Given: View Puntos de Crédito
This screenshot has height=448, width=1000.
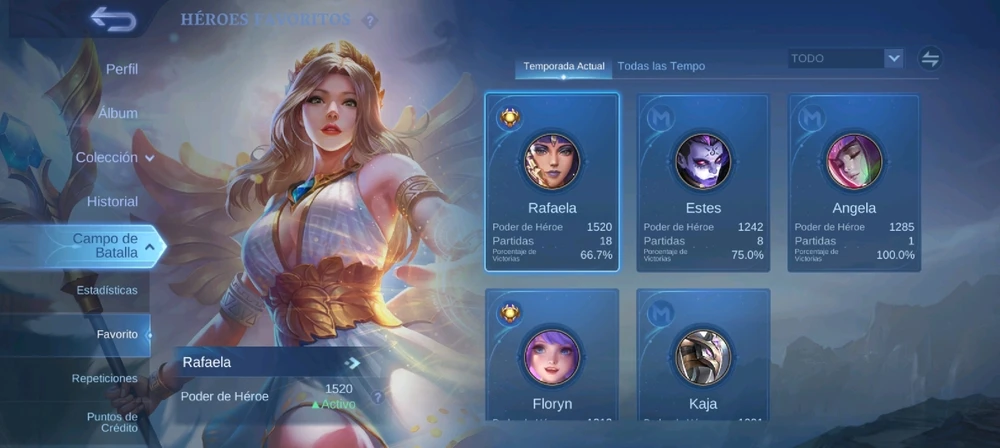Looking at the screenshot, I should point(112,422).
